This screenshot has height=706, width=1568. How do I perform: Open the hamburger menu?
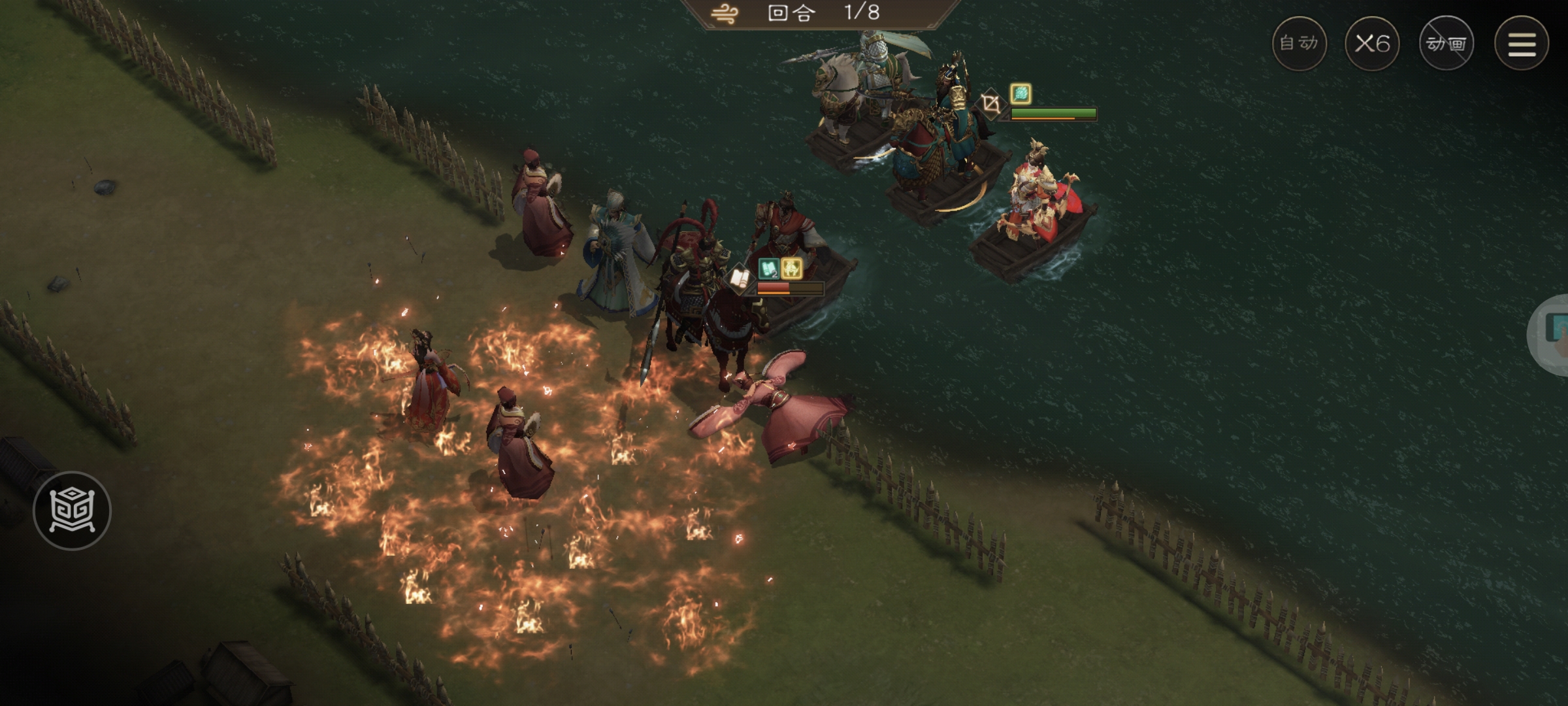(1521, 44)
